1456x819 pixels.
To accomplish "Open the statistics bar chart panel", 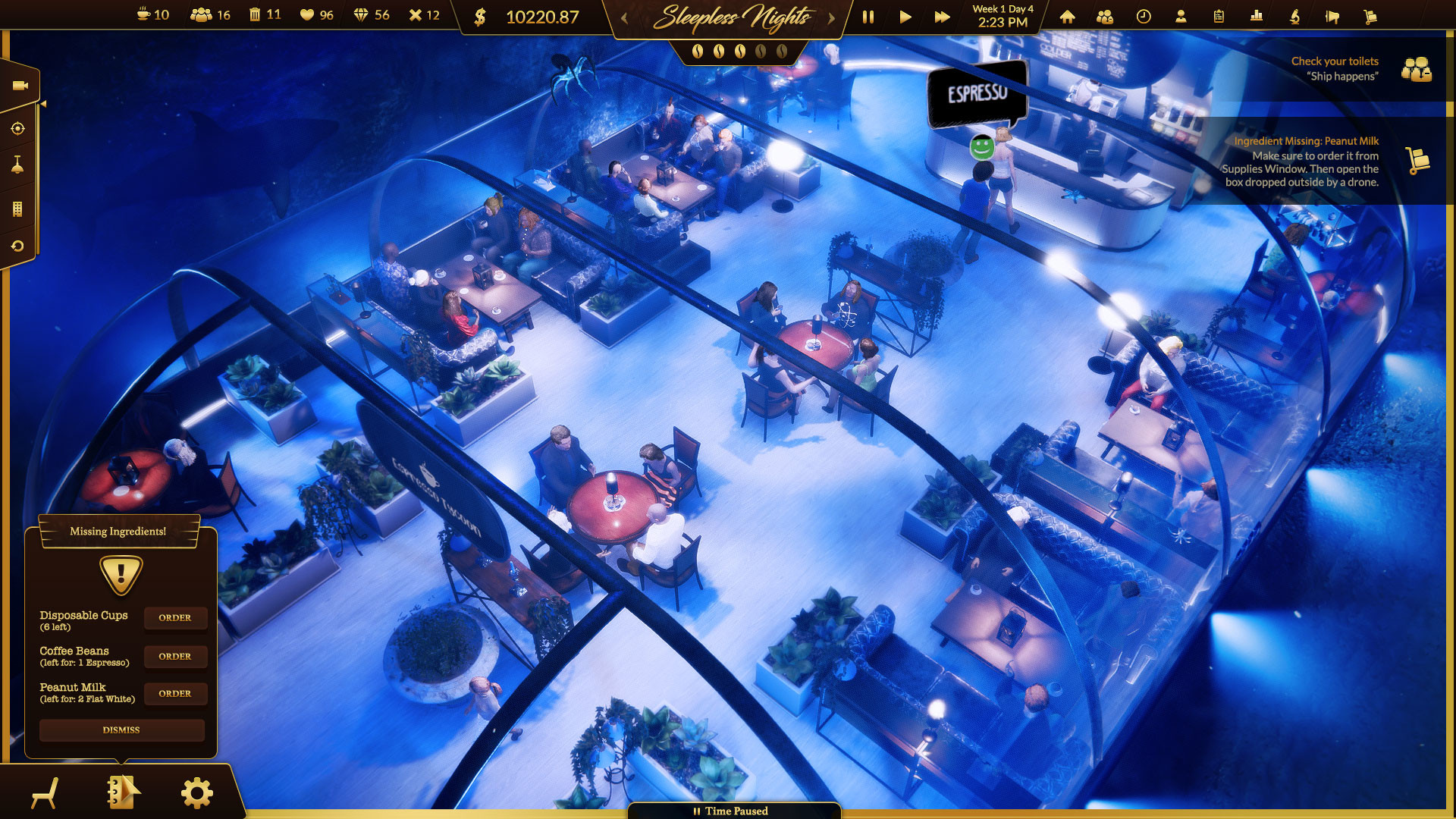I will (x=1256, y=17).
